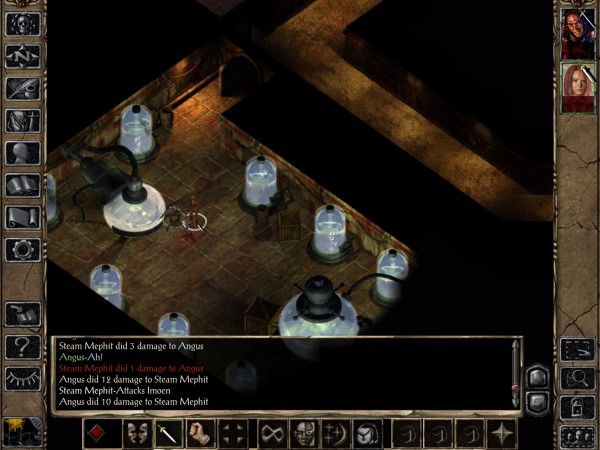Click the twin masks button on the action bar
This screenshot has height=450, width=600.
[x=138, y=434]
